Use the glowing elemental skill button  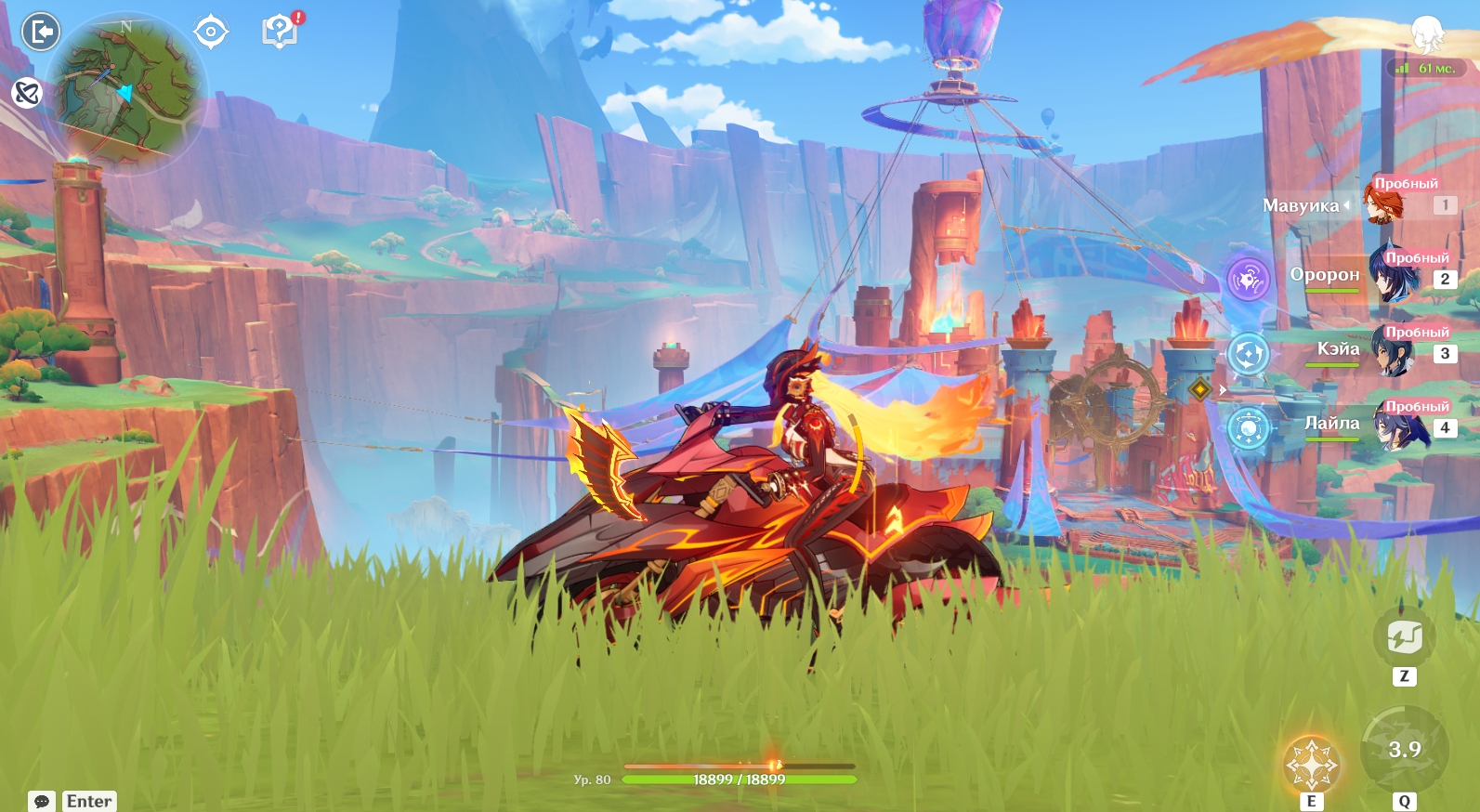(x=1311, y=765)
